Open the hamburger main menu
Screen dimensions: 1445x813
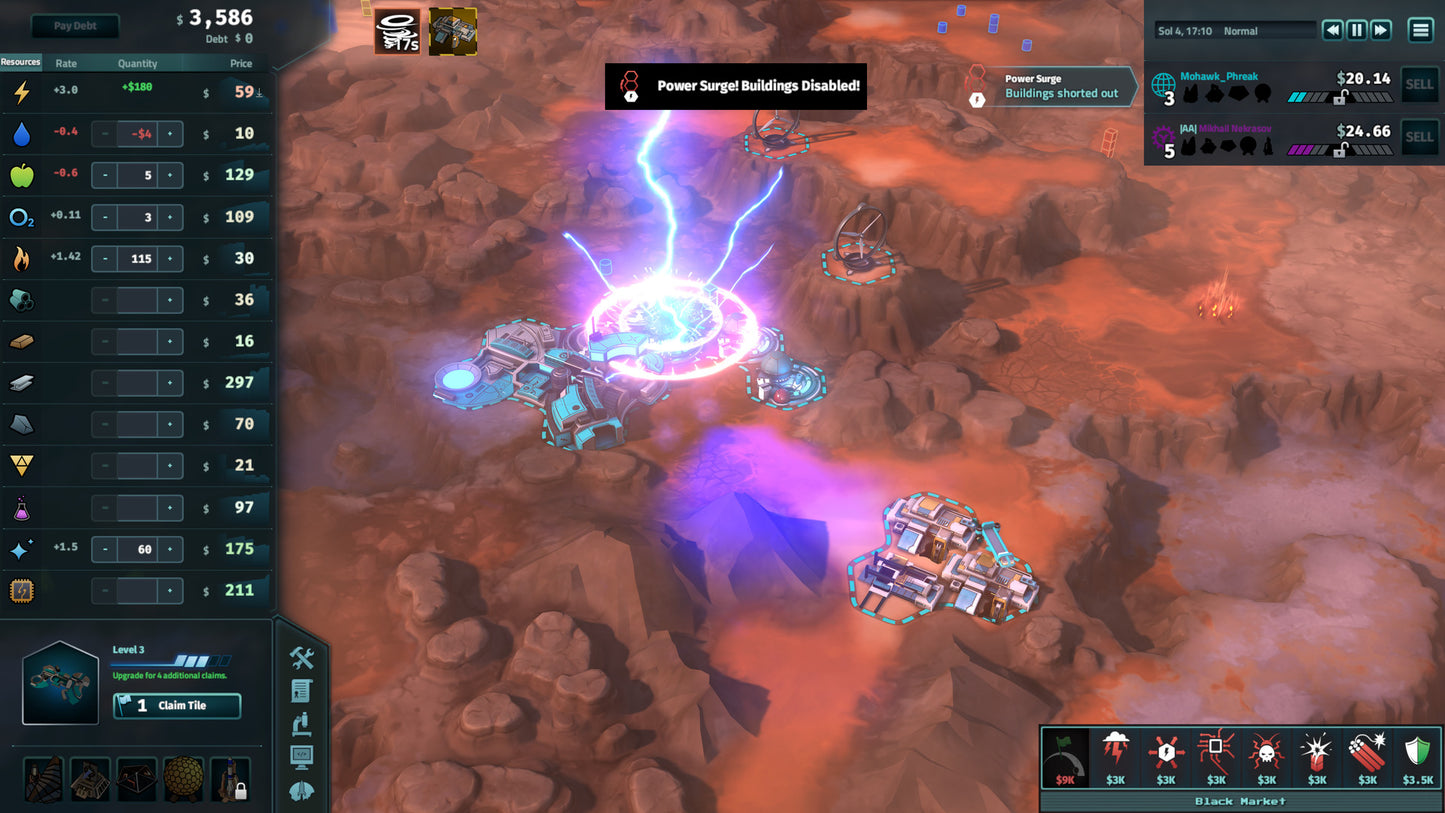pyautogui.click(x=1420, y=30)
